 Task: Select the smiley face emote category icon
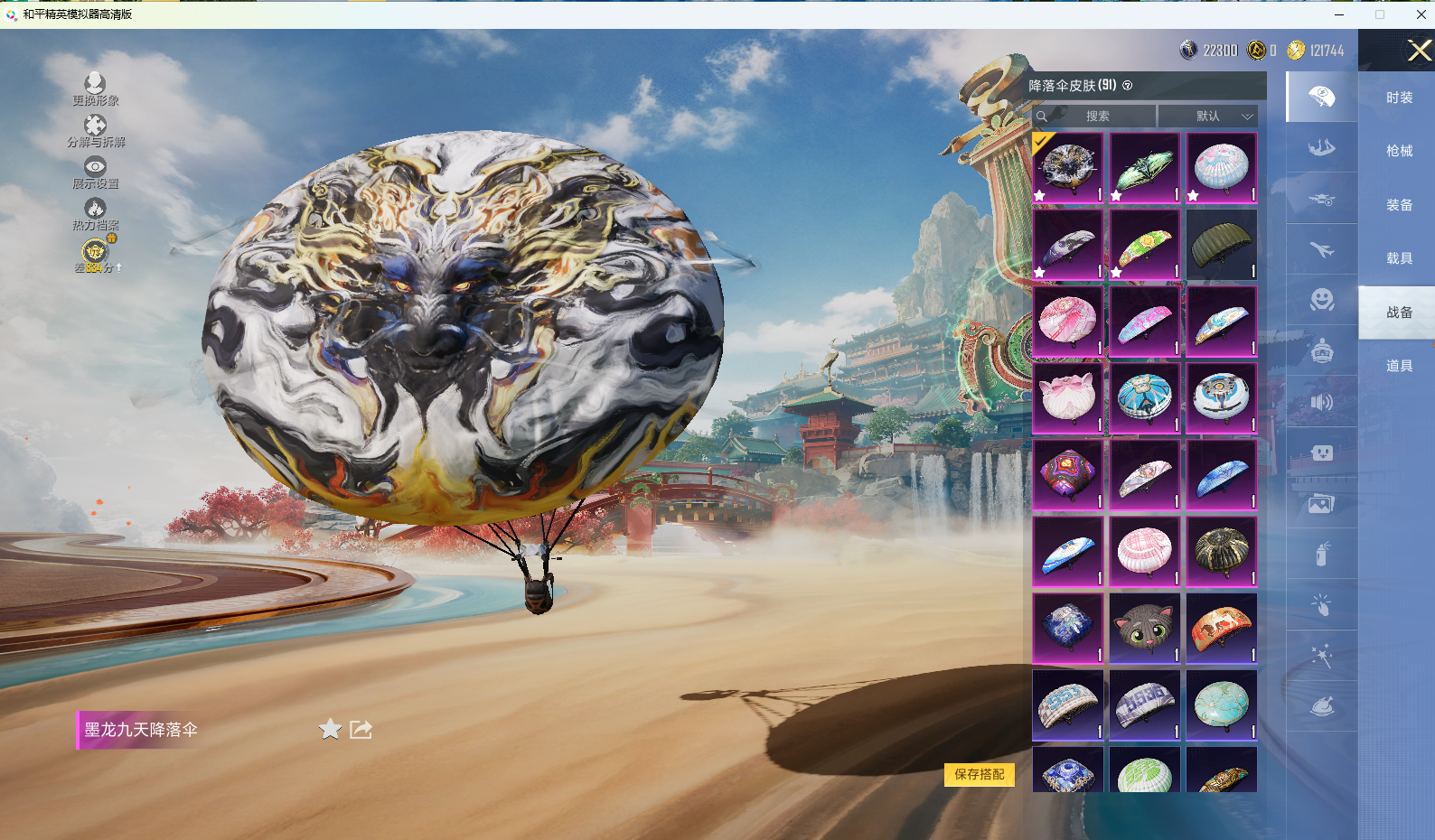(x=1322, y=299)
